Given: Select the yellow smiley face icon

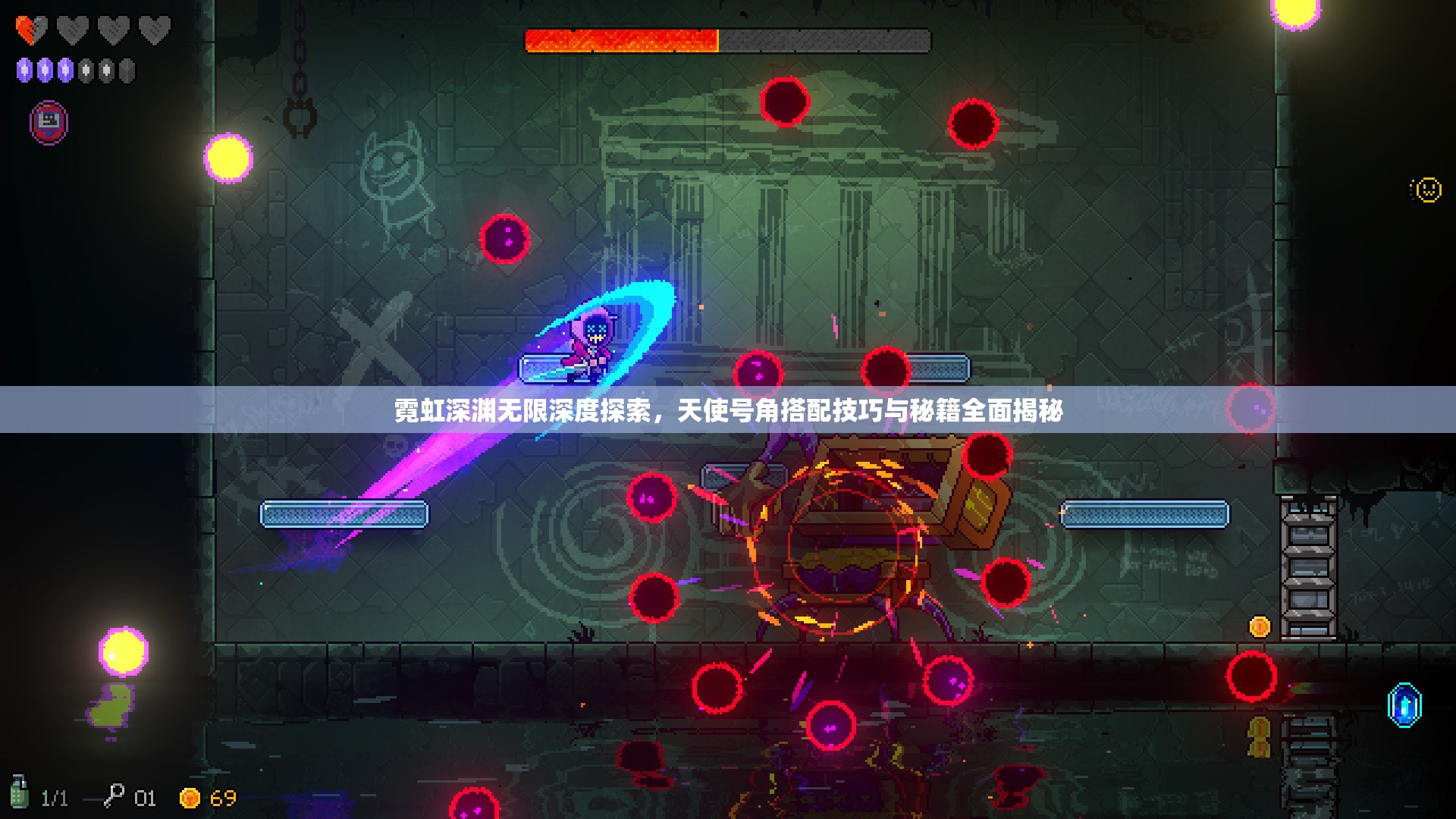Looking at the screenshot, I should tap(1427, 189).
